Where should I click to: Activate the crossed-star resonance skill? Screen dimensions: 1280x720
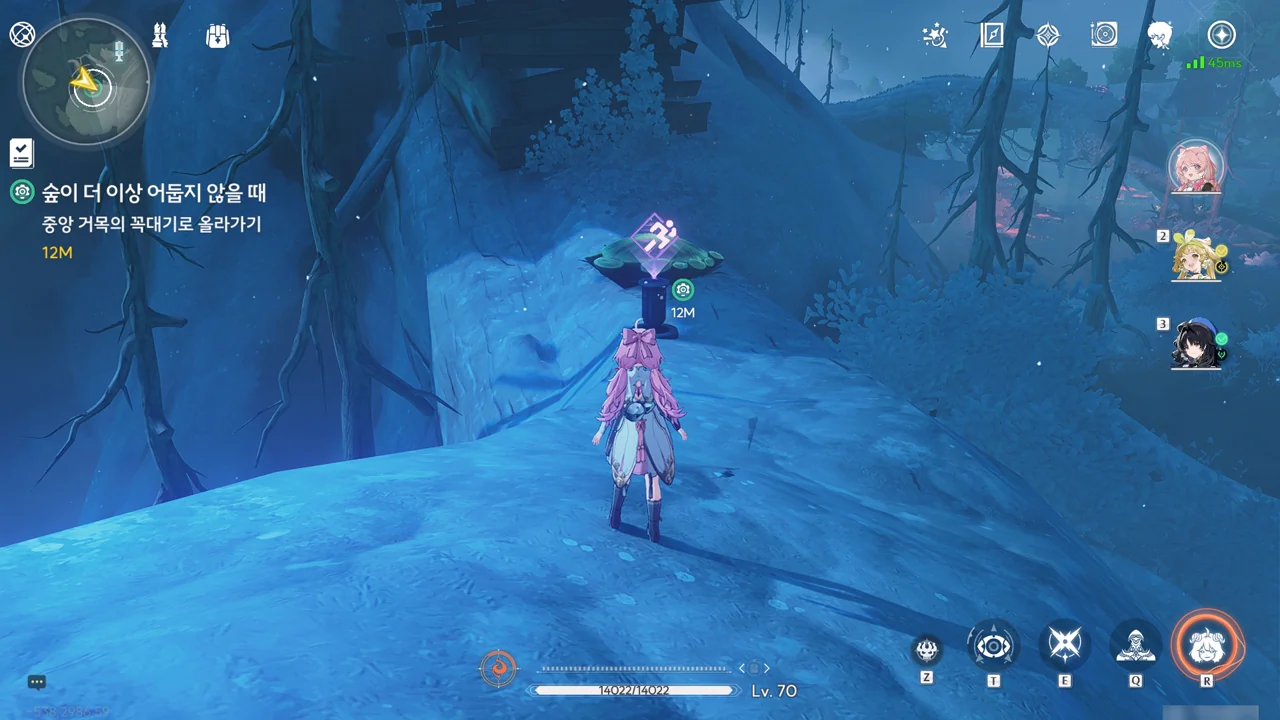1064,646
